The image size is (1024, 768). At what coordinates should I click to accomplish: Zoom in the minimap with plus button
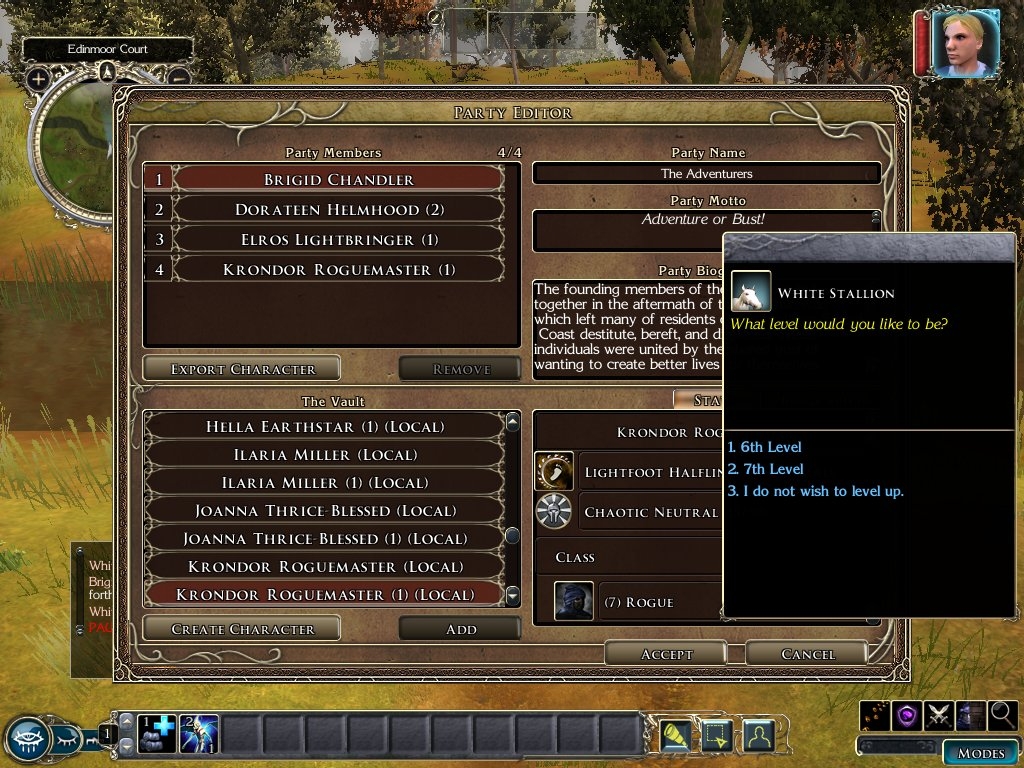(38, 79)
